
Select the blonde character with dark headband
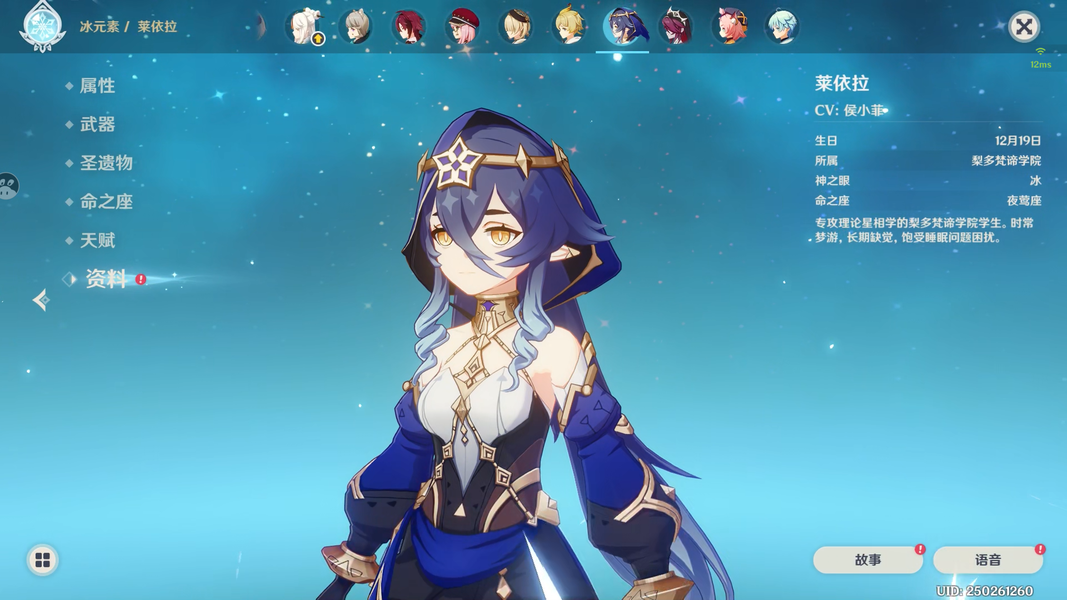(x=516, y=27)
